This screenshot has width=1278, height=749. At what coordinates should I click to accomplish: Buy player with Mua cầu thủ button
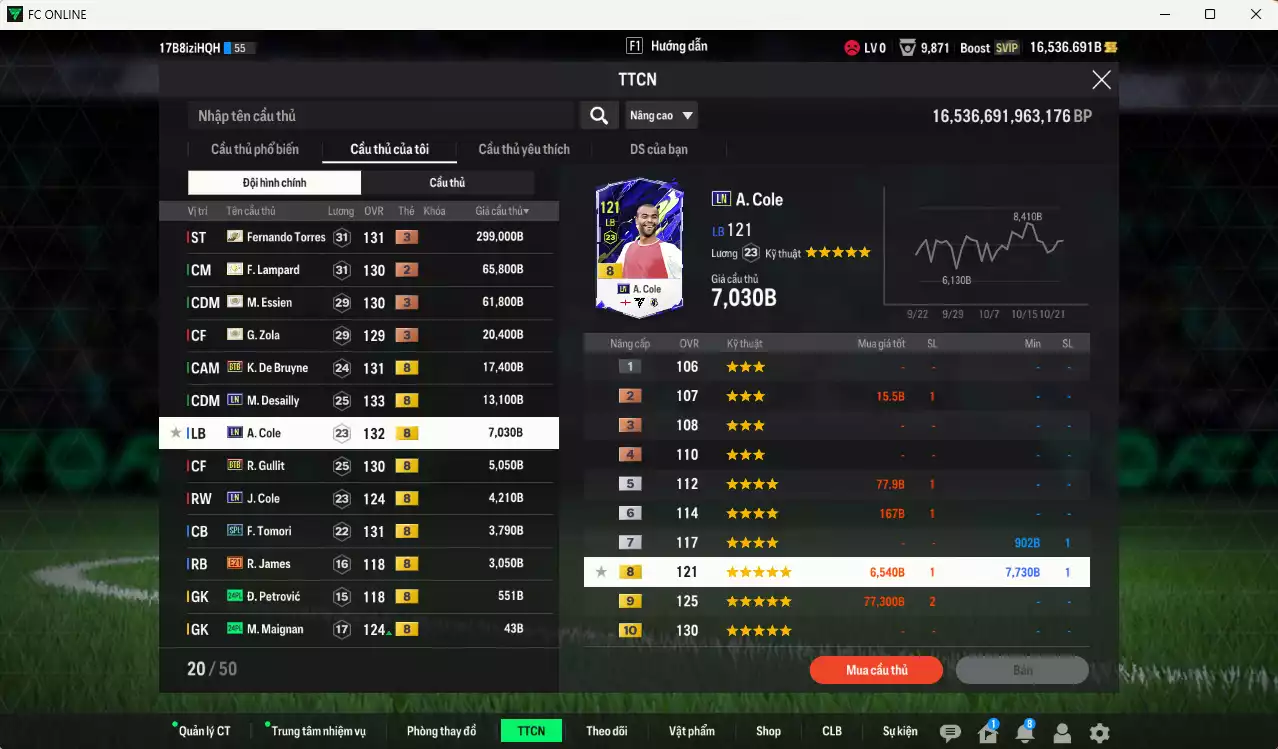pyautogui.click(x=876, y=670)
